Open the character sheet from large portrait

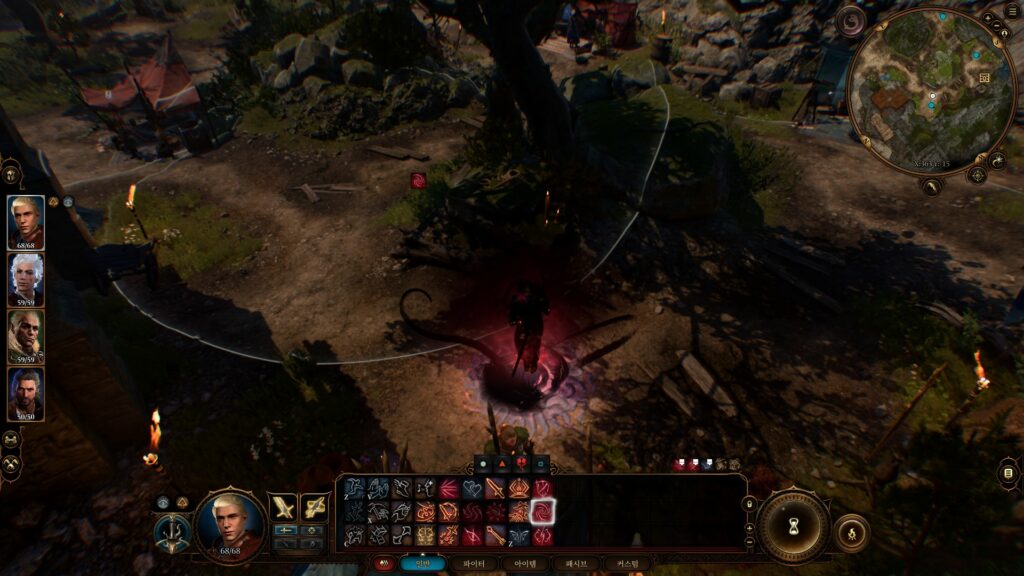point(231,524)
